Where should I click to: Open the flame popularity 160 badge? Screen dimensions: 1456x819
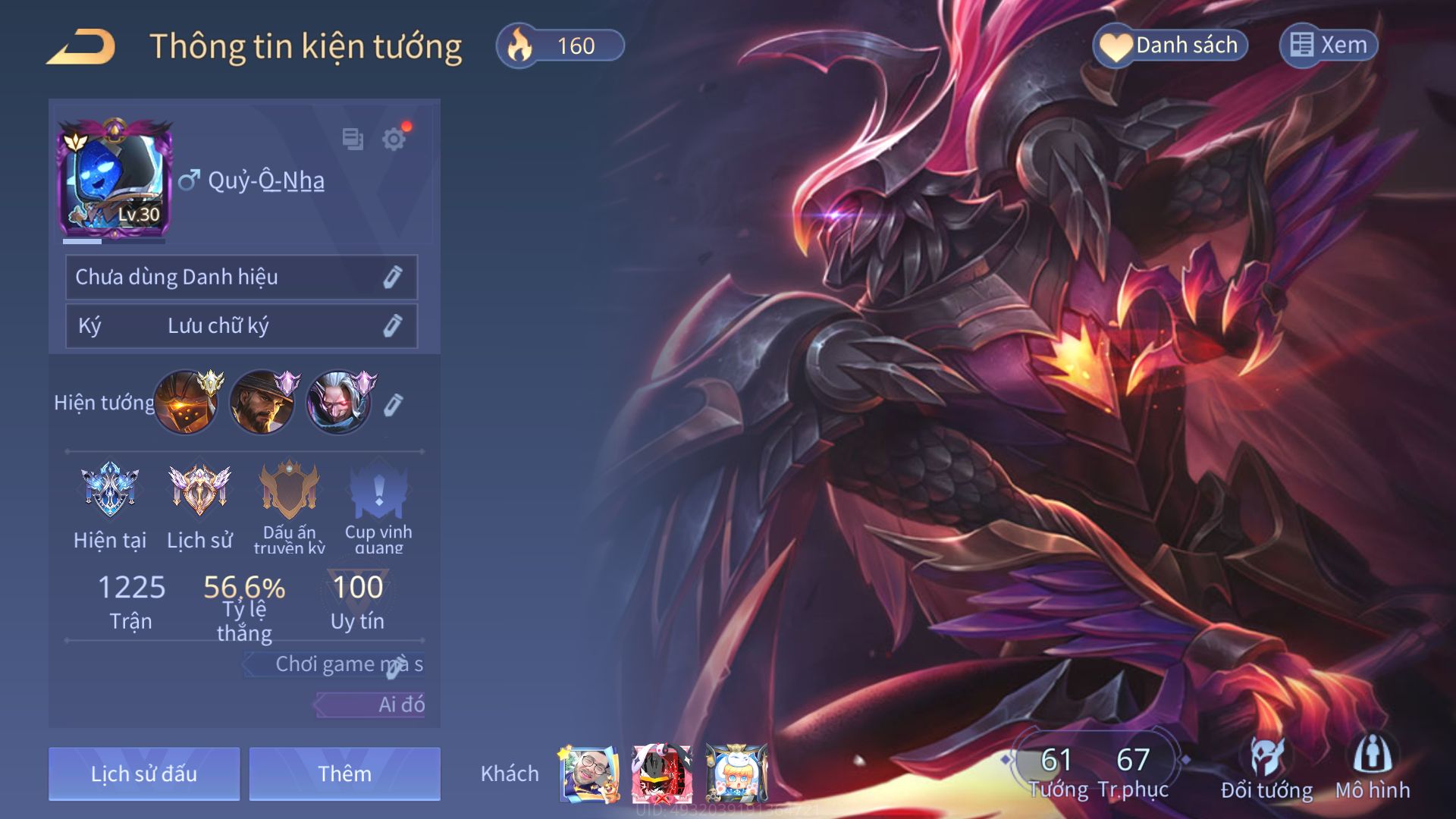tap(560, 45)
